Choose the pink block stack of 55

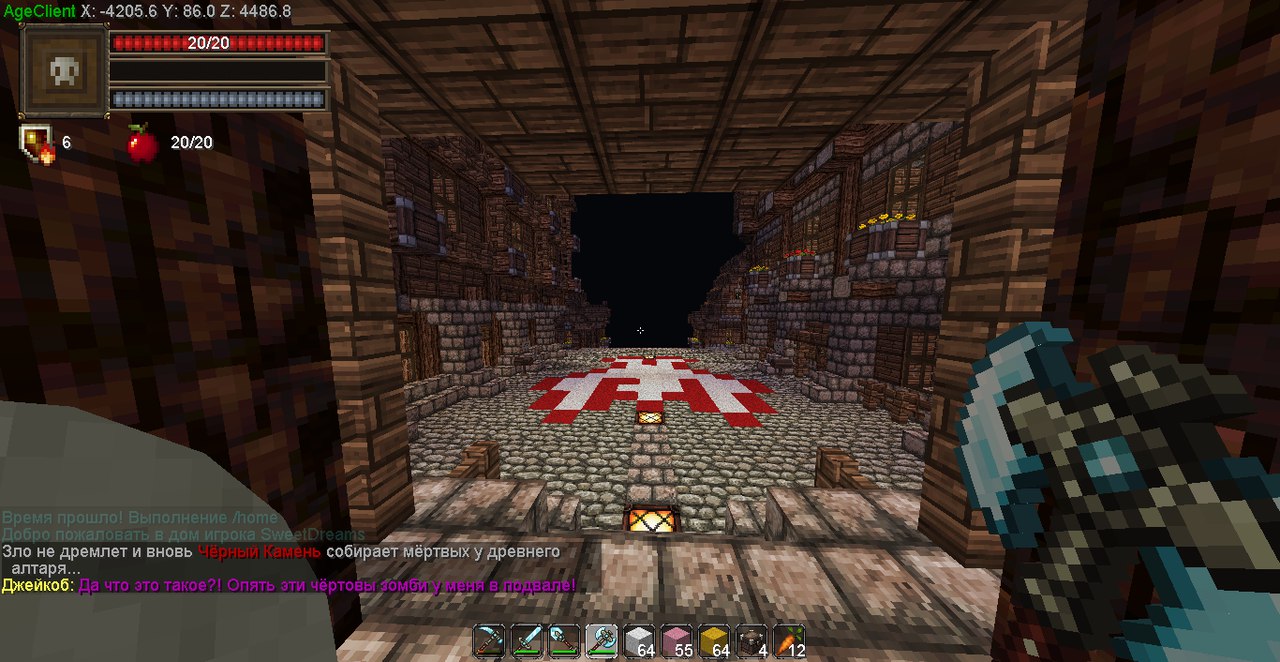point(676,640)
